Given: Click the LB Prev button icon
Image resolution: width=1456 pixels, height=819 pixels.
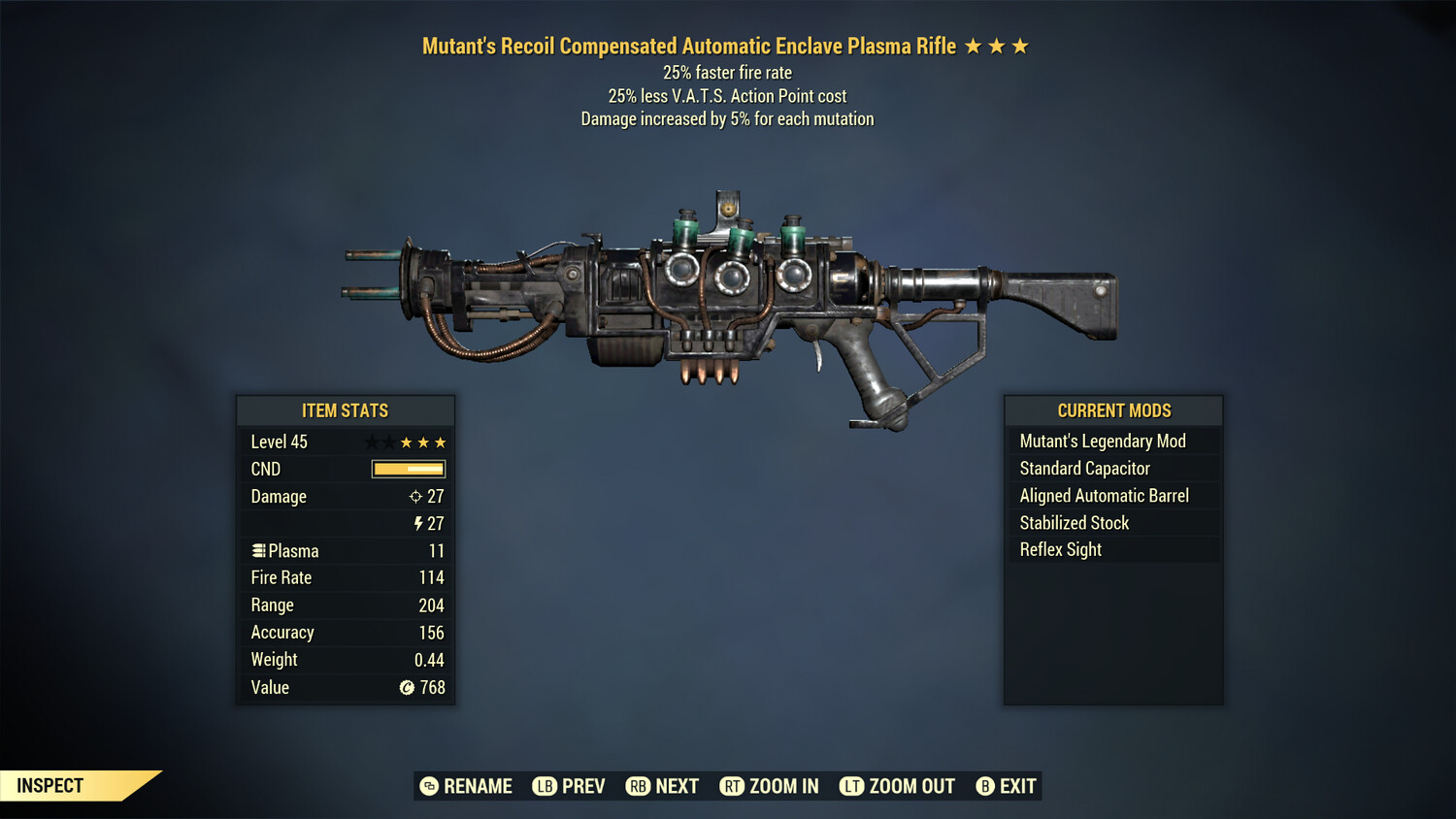Looking at the screenshot, I should (x=544, y=786).
